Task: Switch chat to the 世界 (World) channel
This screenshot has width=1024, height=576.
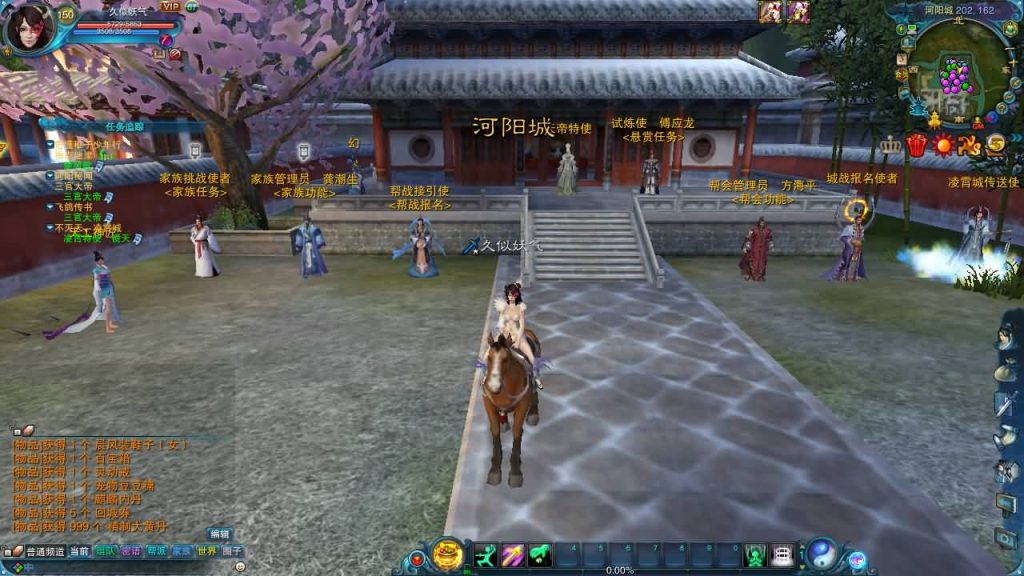Action: tap(206, 551)
